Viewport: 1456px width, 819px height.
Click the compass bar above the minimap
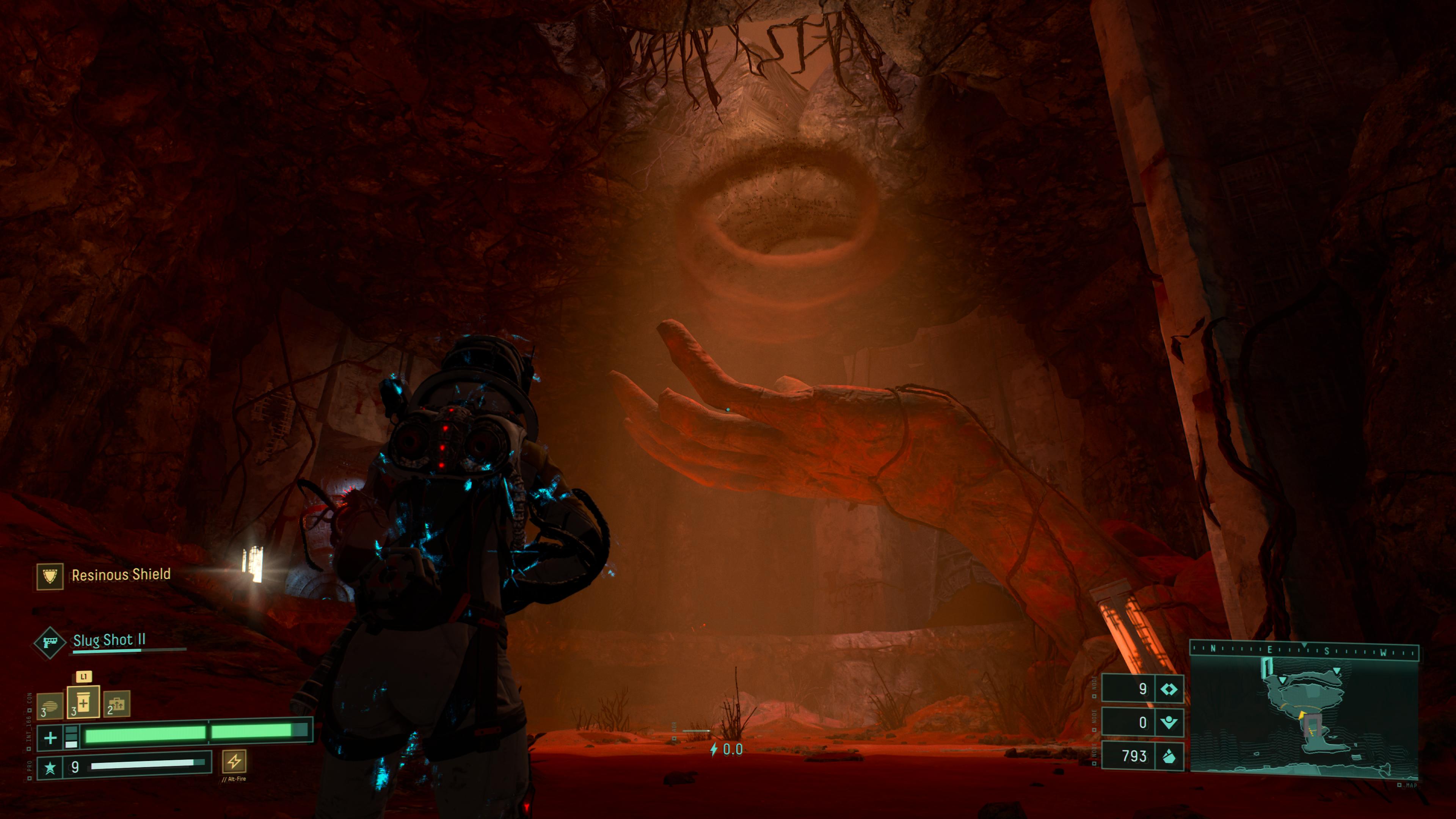click(x=1304, y=651)
